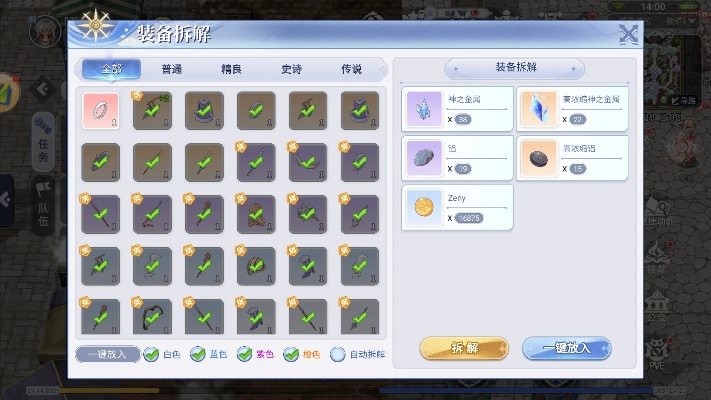Close the 装备拆解 window
The width and height of the screenshot is (711, 400).
629,33
